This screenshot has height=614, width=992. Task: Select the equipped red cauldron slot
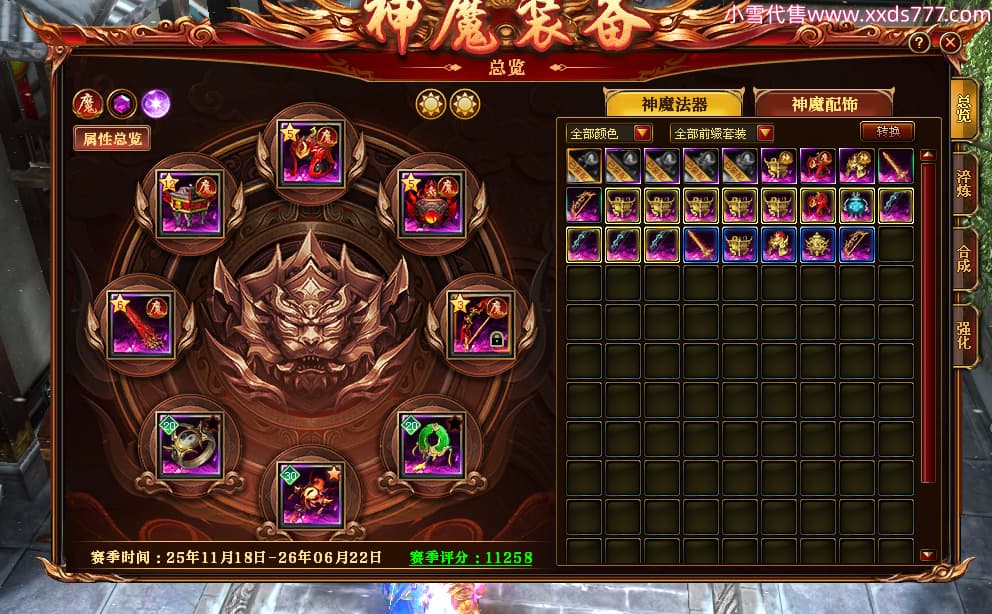pos(431,202)
